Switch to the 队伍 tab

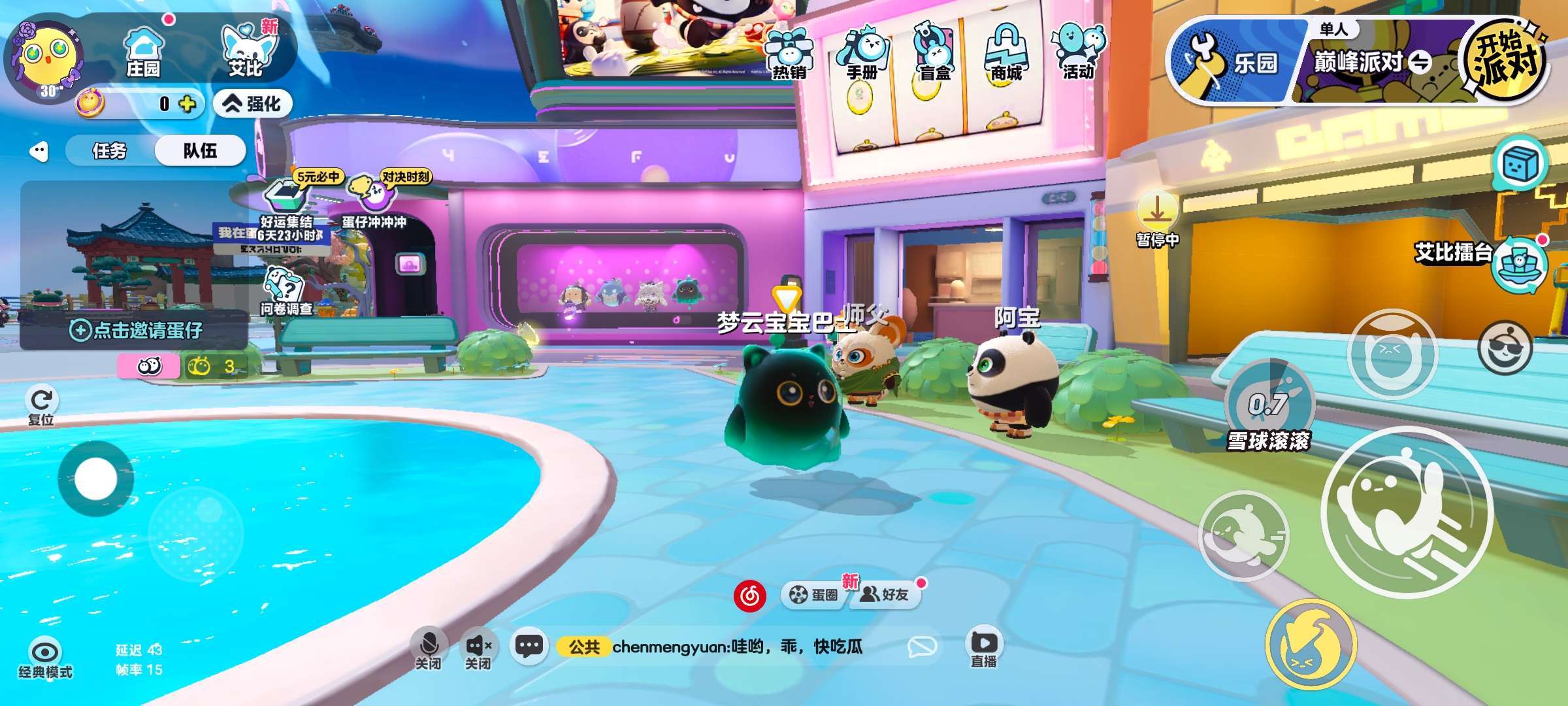pos(200,151)
